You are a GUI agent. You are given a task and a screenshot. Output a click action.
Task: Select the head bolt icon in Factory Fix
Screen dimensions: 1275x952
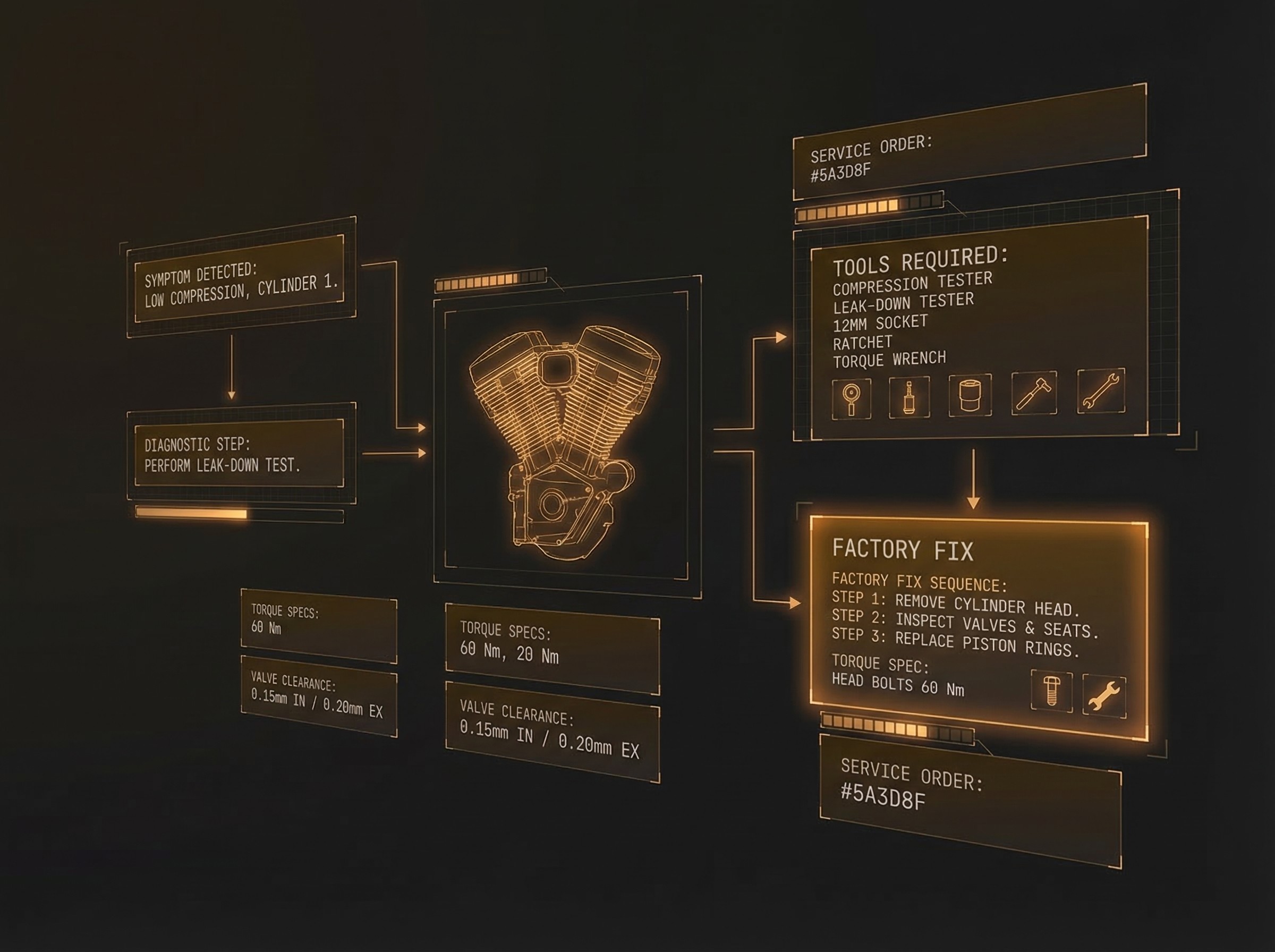tap(1051, 691)
